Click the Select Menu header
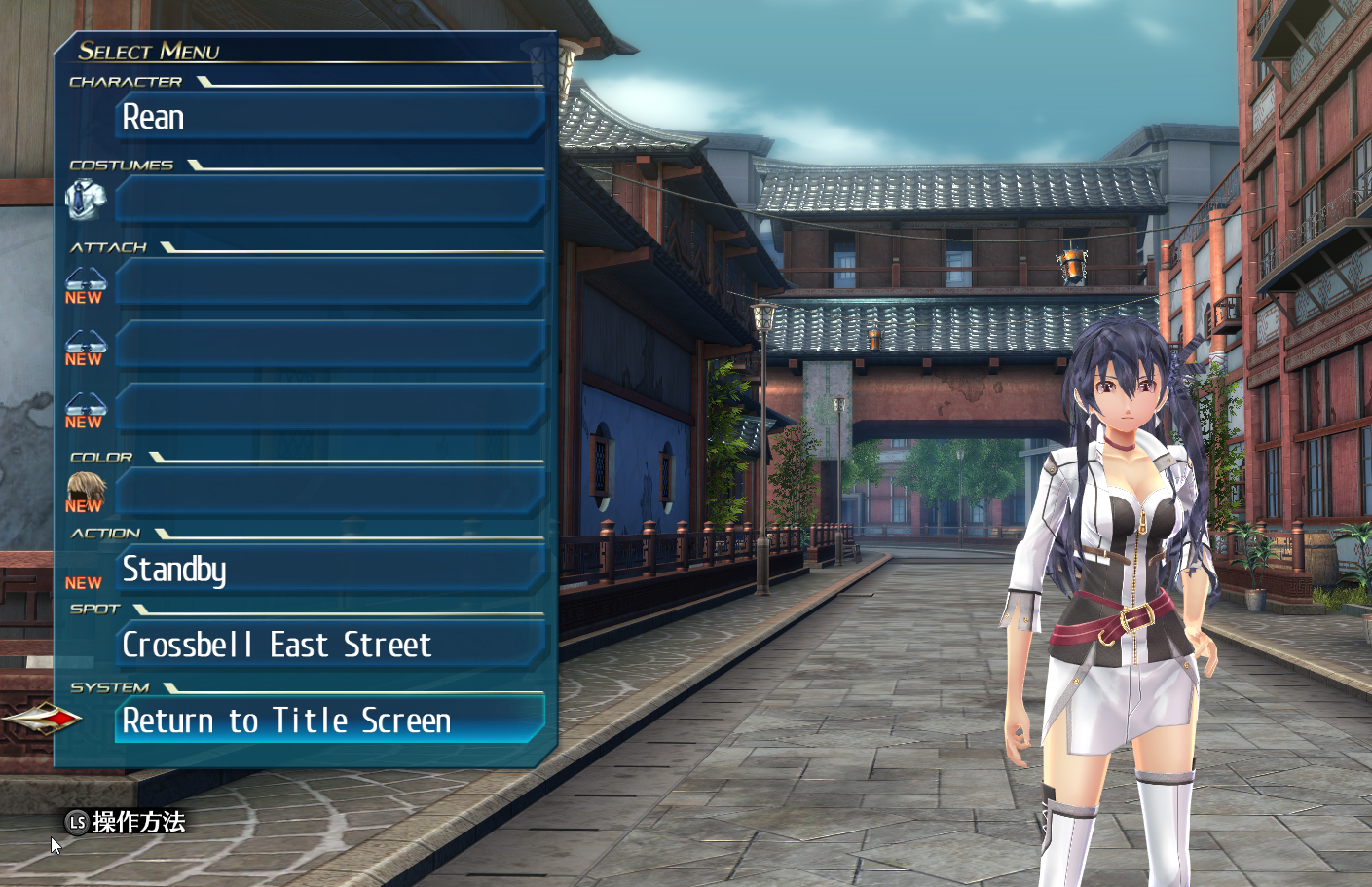Image resolution: width=1372 pixels, height=887 pixels. click(x=151, y=52)
